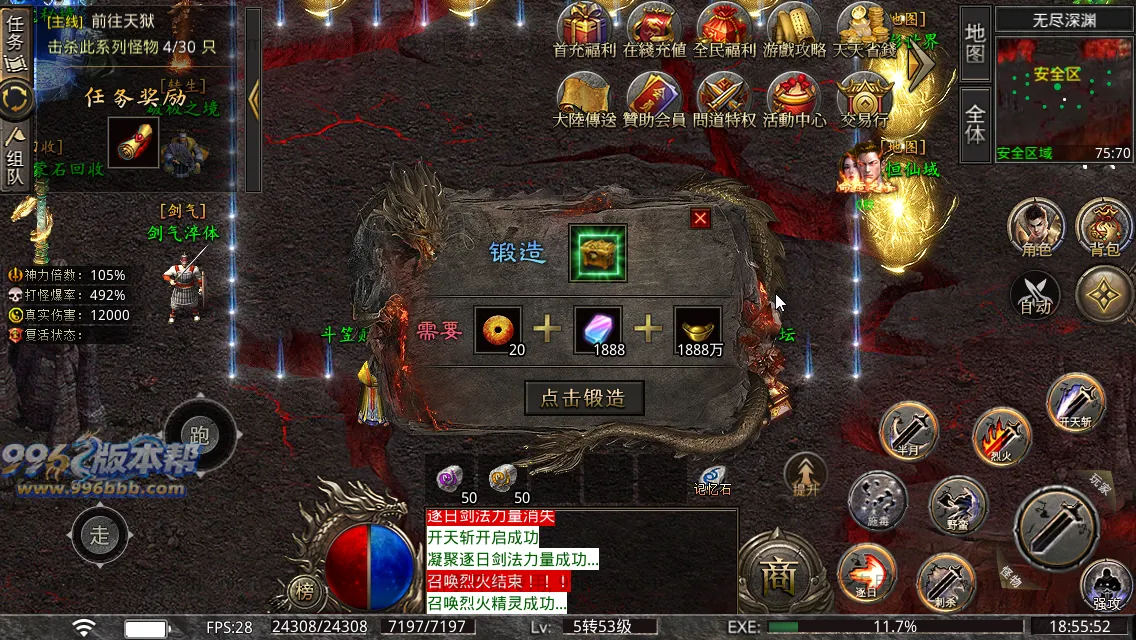Toggle 自动 auto-combat mode

pos(1036,296)
